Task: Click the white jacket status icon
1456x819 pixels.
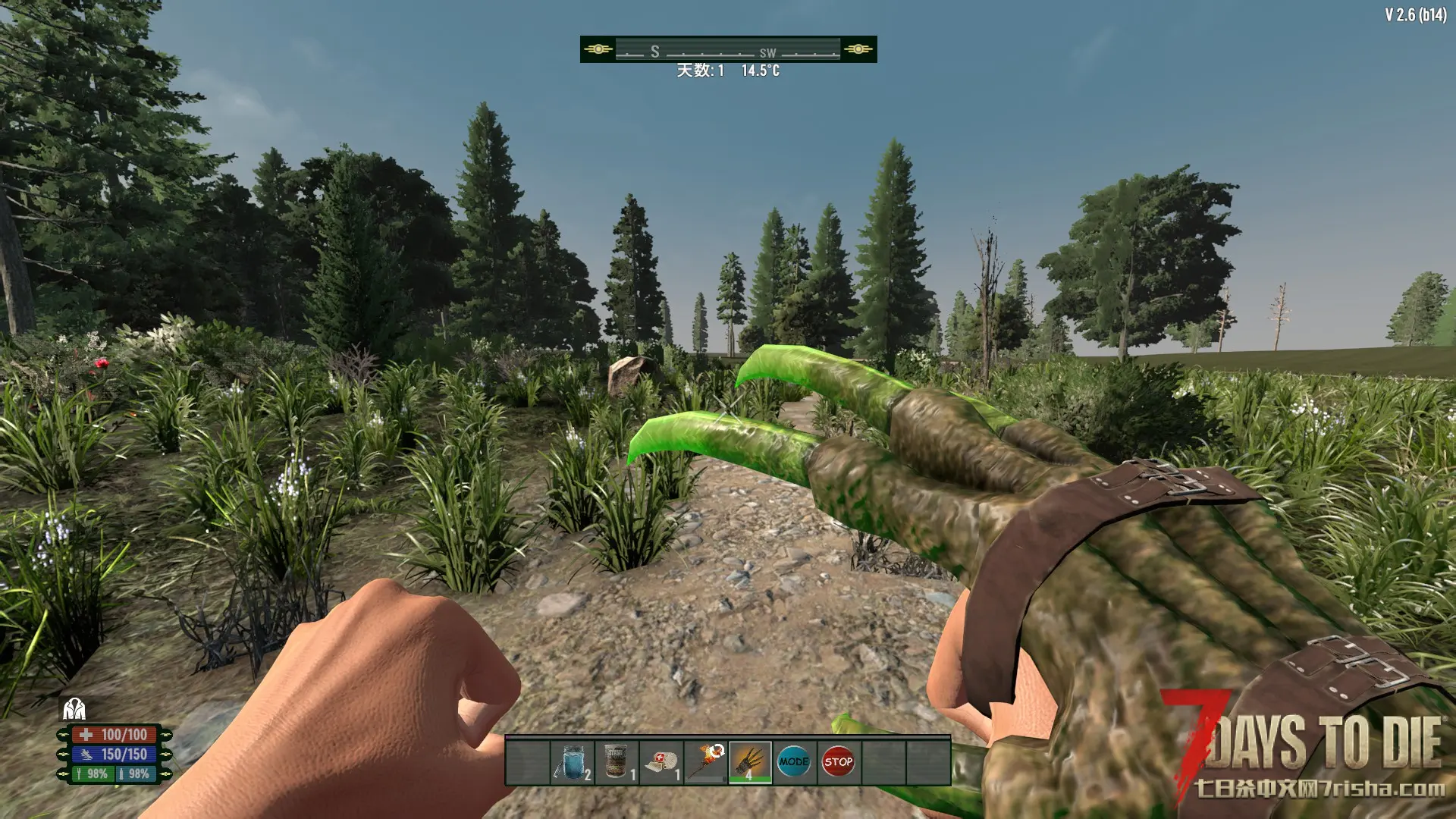Action: tap(74, 709)
